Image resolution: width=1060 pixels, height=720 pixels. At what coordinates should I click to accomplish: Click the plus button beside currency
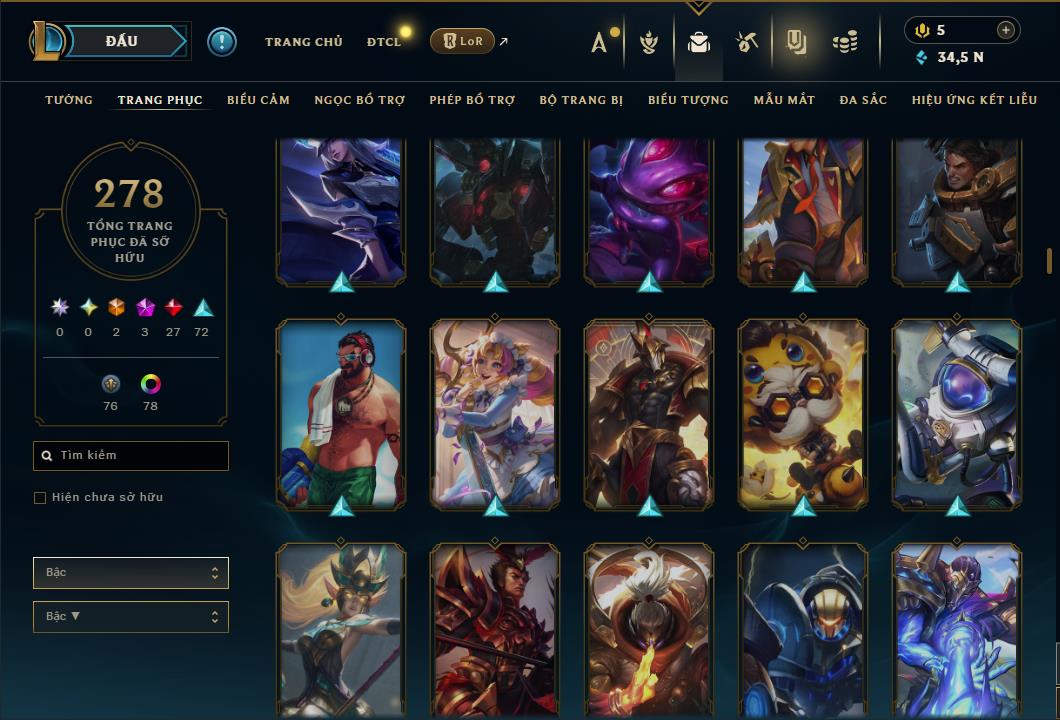[1006, 31]
